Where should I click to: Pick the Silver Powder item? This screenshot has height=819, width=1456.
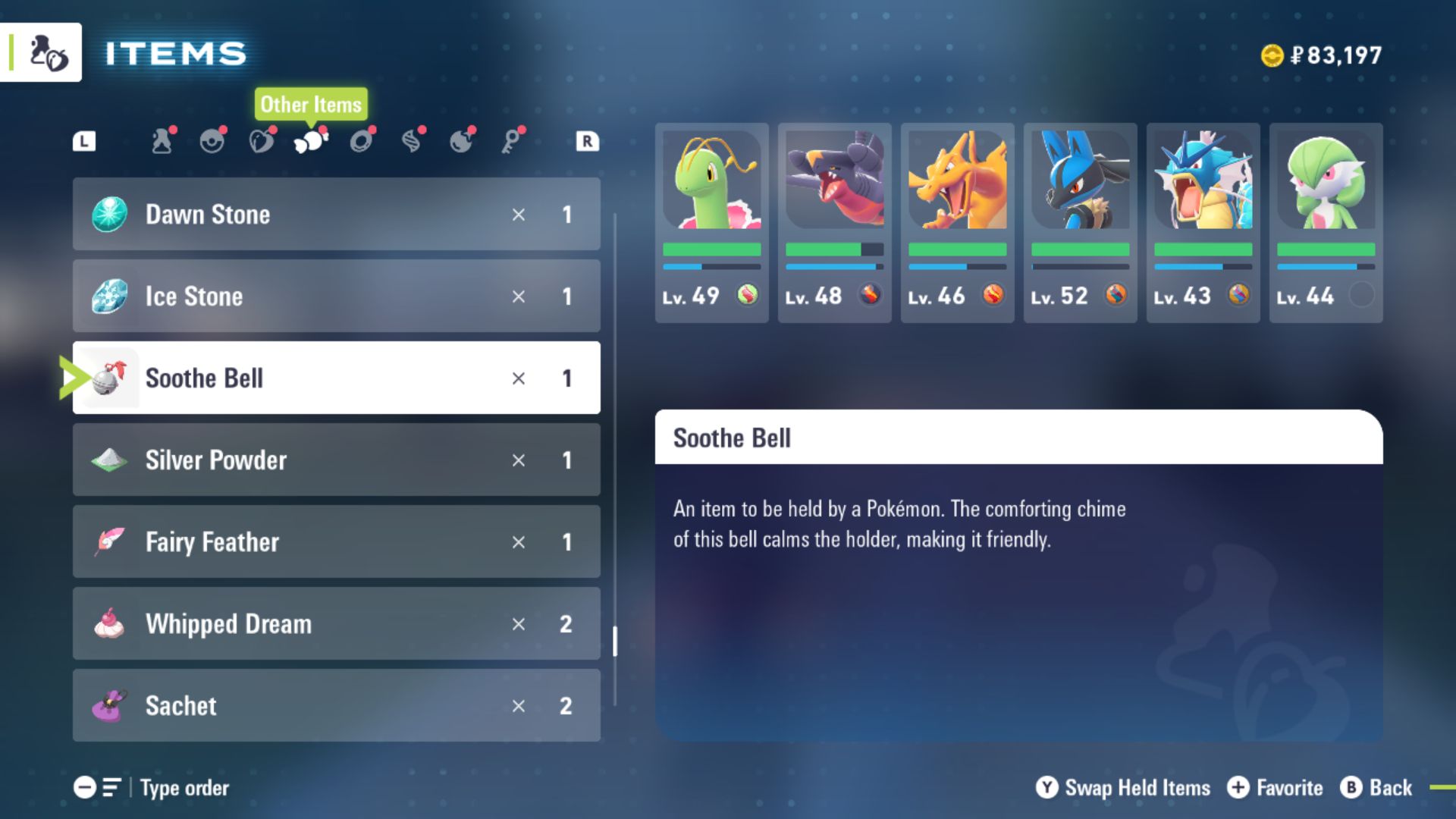(x=336, y=460)
